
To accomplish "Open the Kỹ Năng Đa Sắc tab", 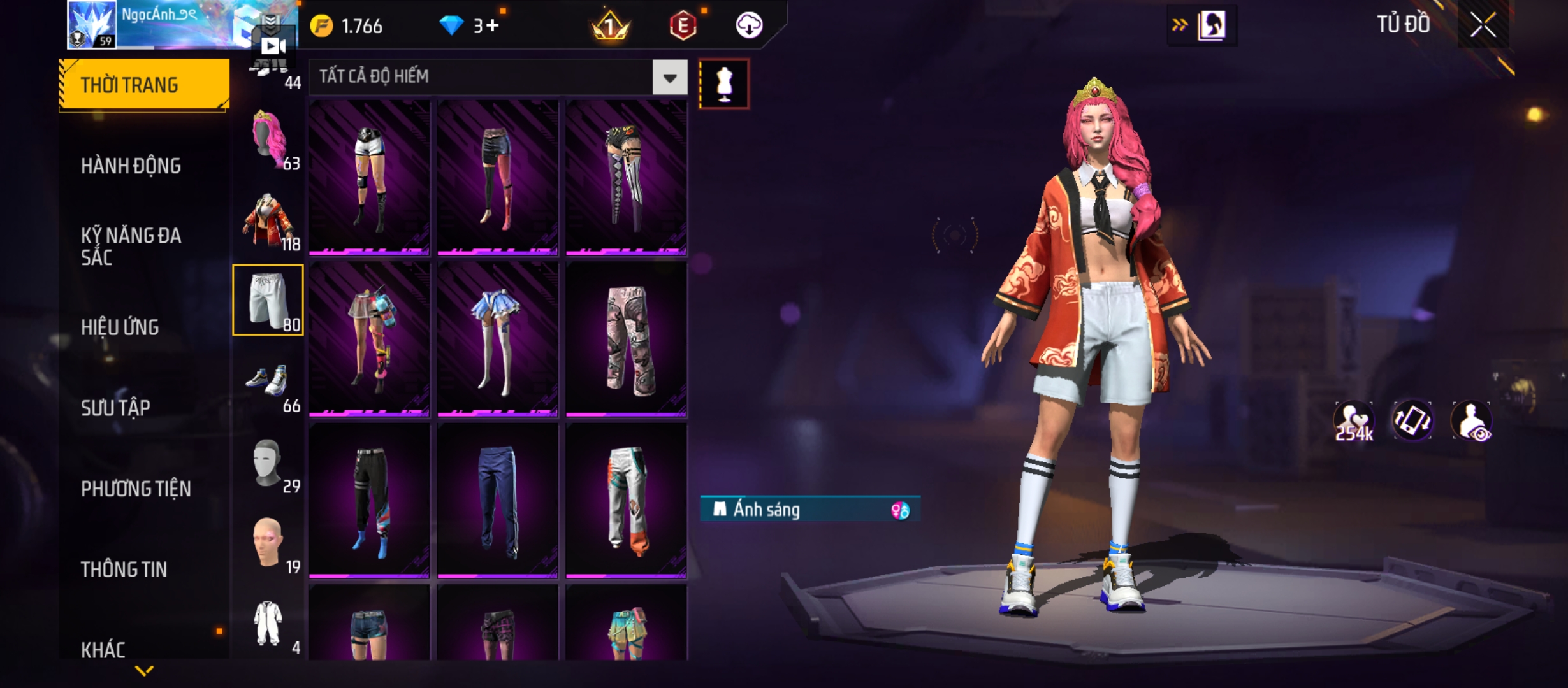I will pos(131,247).
